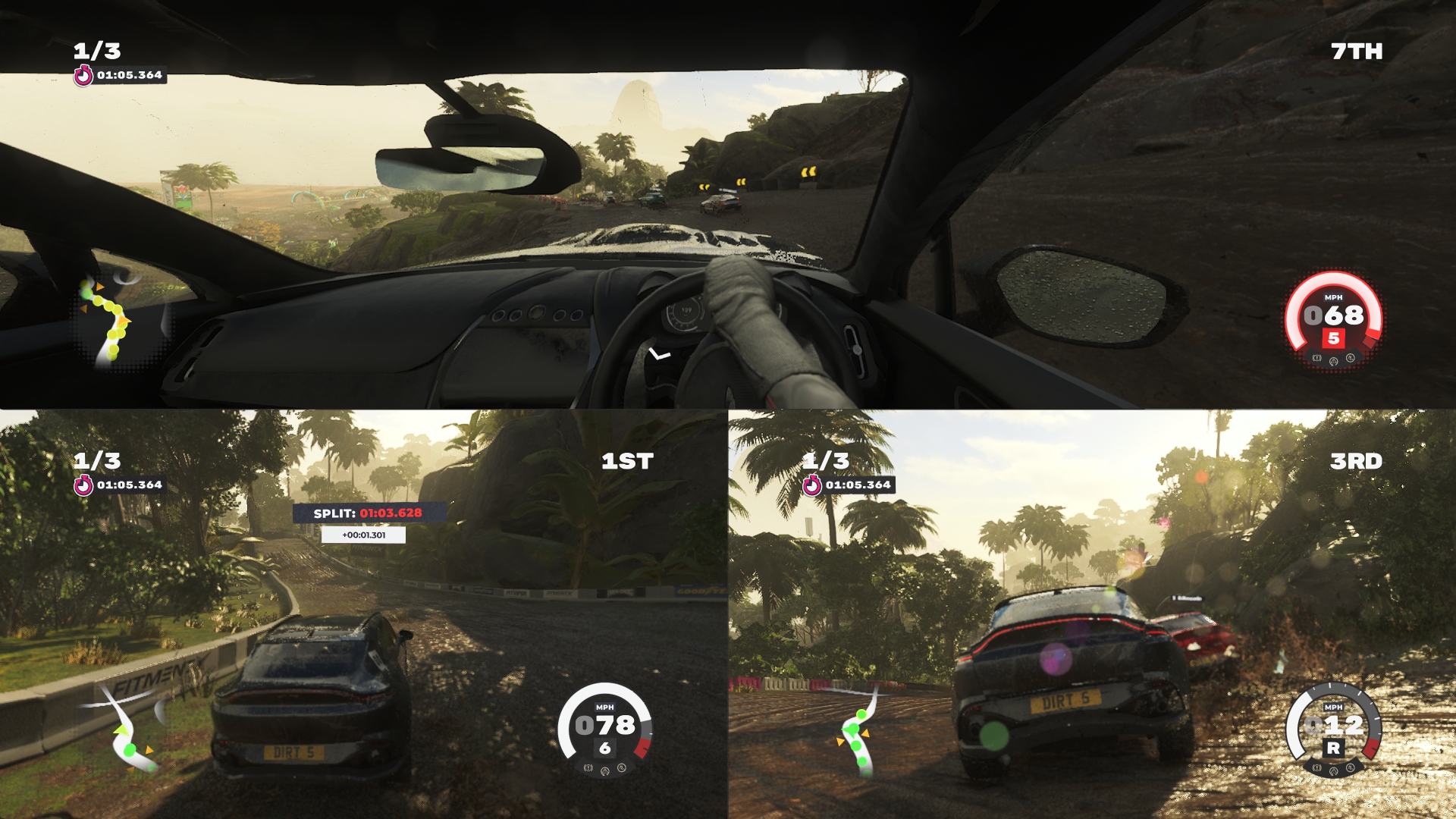Select the handbrake warning icon under the red speedometer

click(1317, 358)
